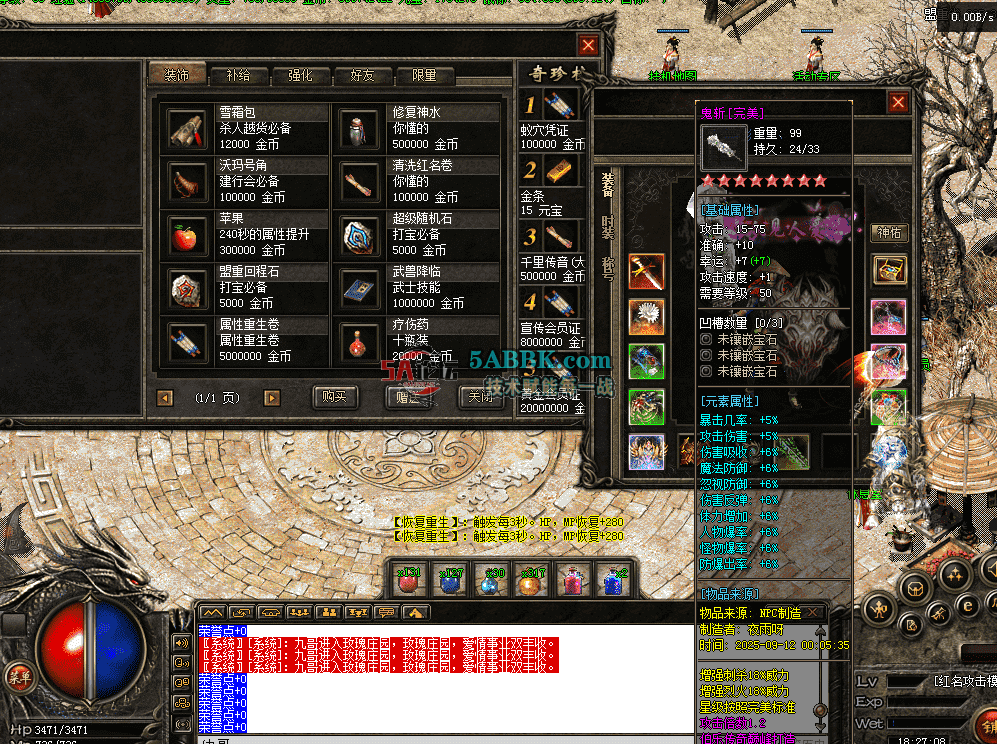The height and width of the screenshot is (744, 997).
Task: Close the character equipment panel
Action: (x=898, y=102)
